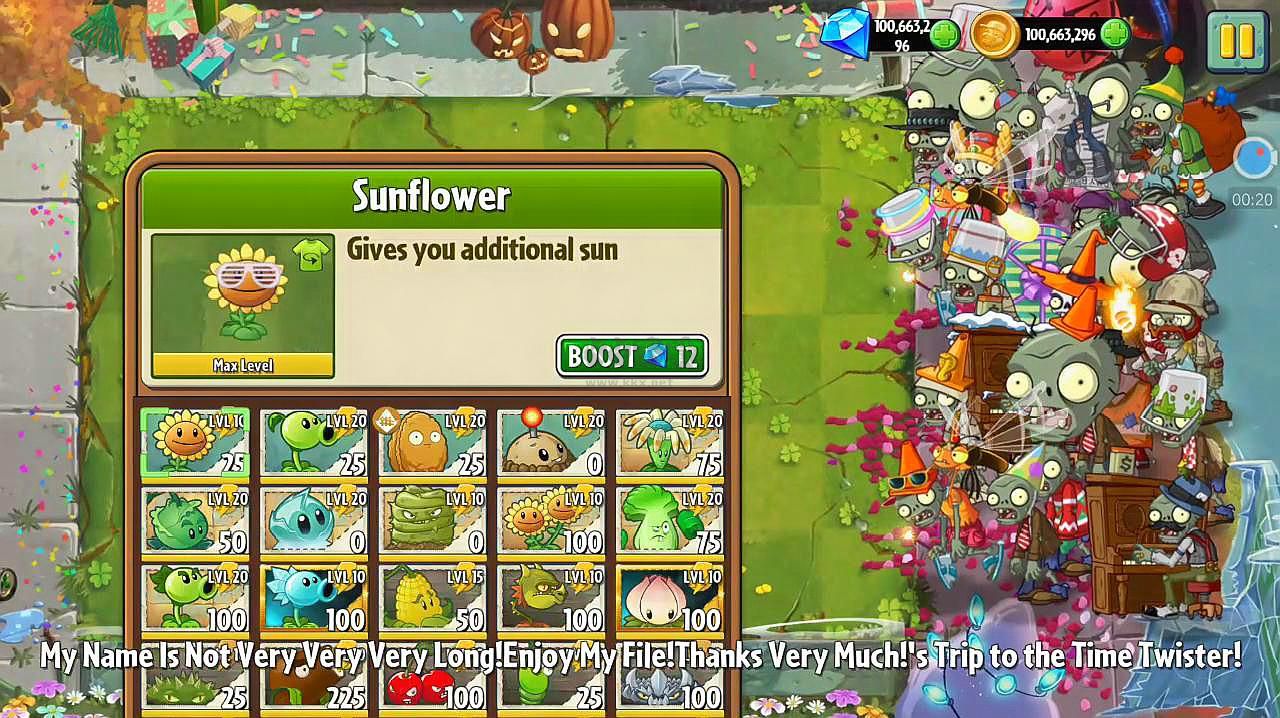Pick the Snow Pea seed packet

coord(314,598)
